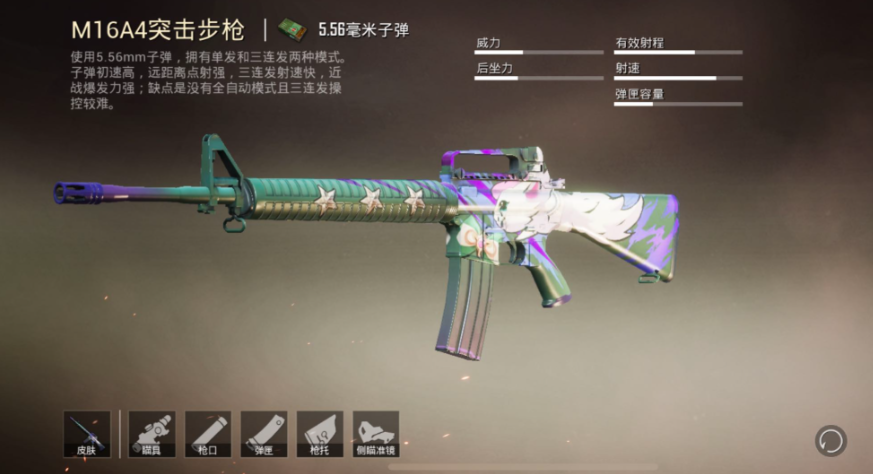Select the 枪托 stock attachment slot
This screenshot has width=873, height=474.
(x=319, y=434)
